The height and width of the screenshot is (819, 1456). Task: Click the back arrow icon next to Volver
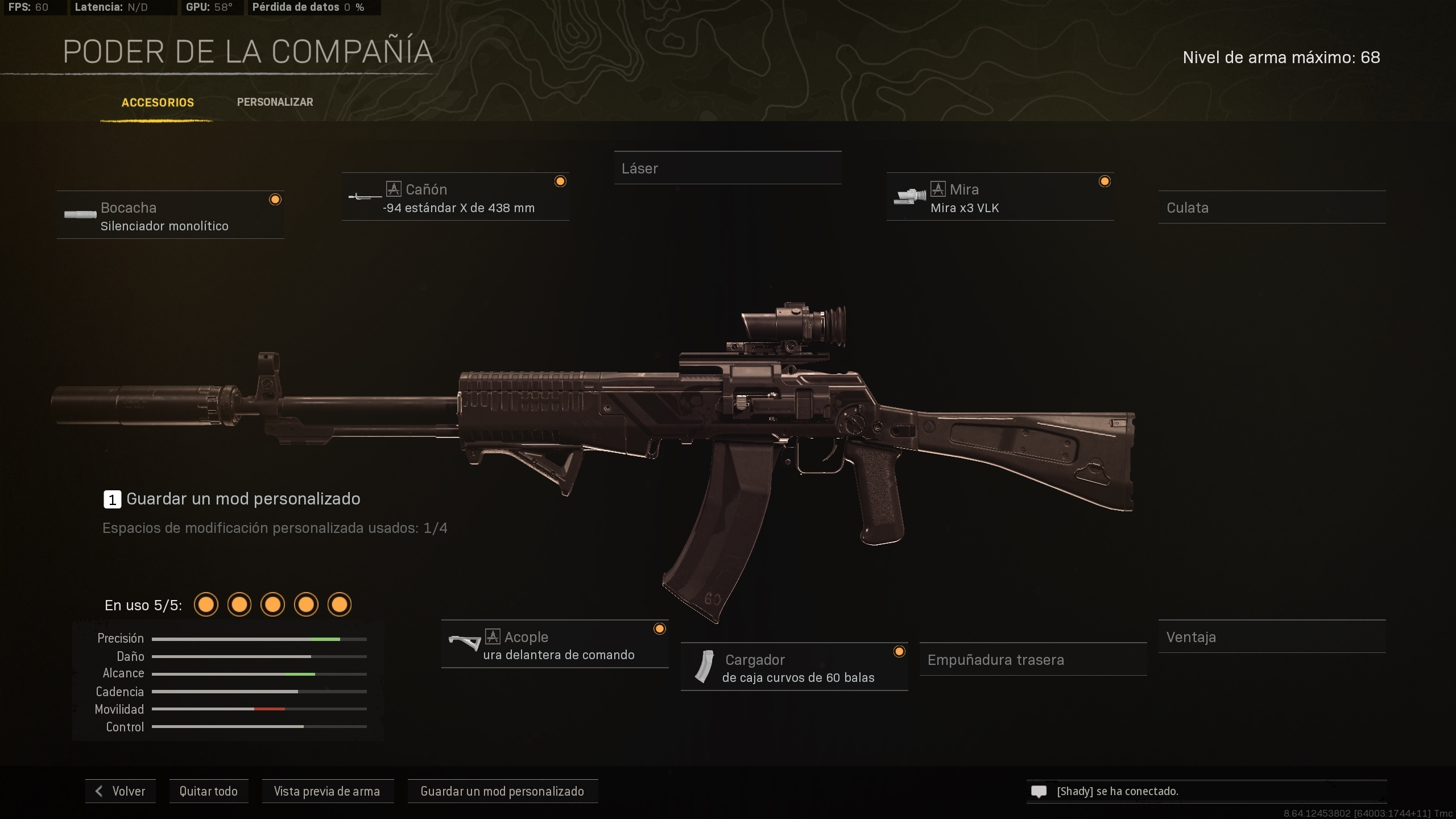tap(99, 791)
